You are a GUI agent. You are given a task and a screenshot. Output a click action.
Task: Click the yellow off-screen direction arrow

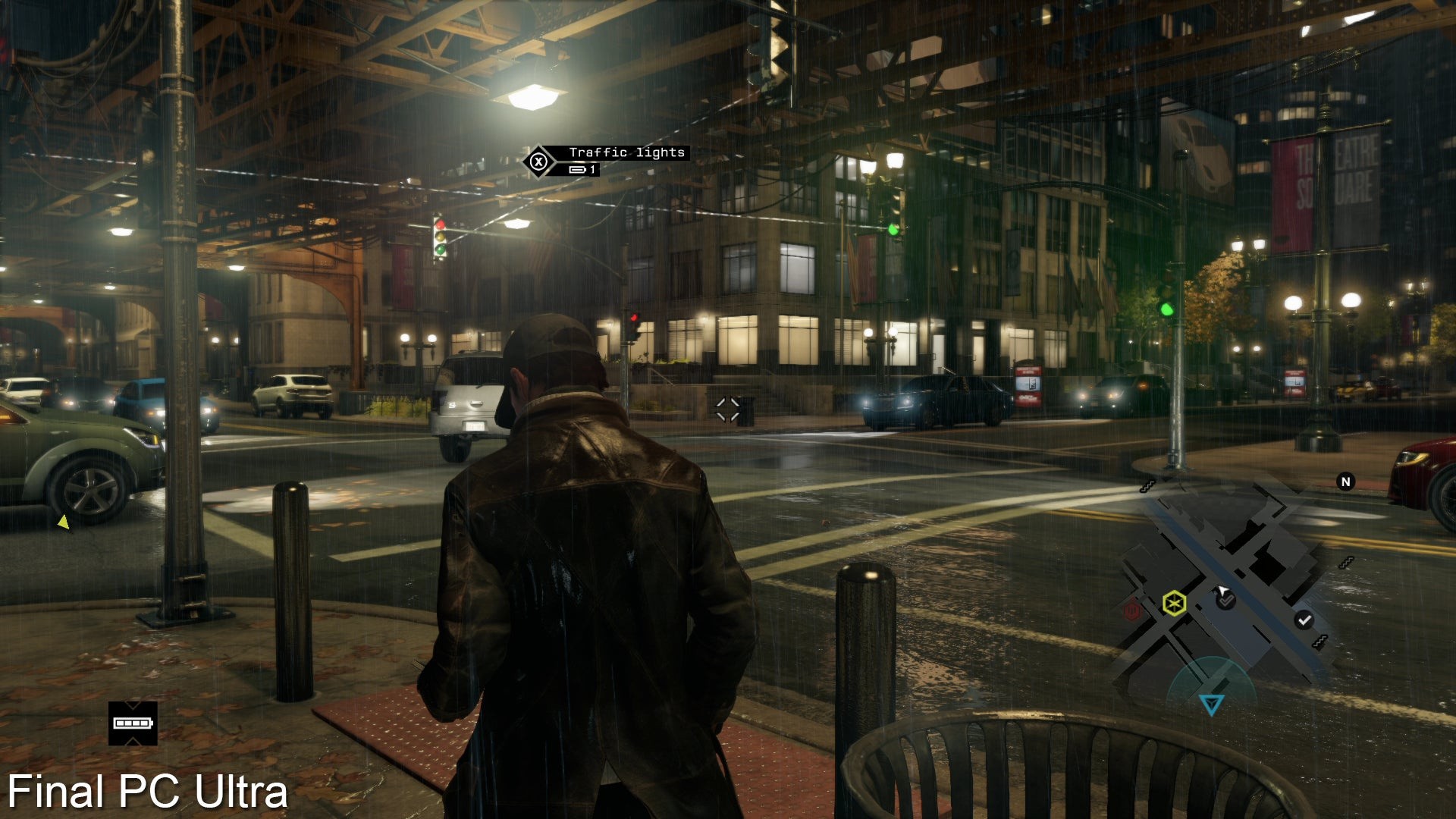64,522
